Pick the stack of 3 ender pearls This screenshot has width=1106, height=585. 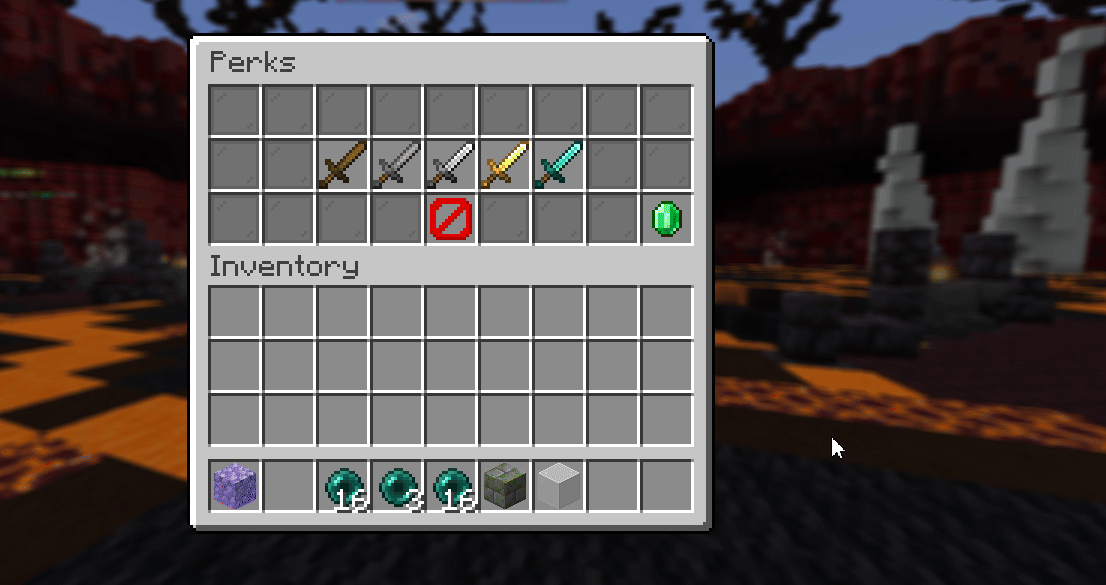click(x=397, y=487)
